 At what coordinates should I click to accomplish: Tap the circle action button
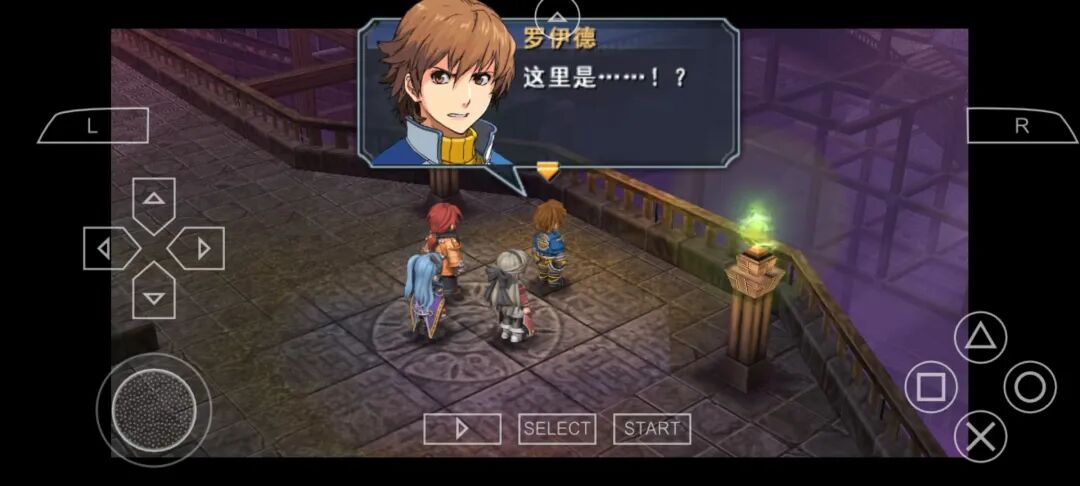click(x=1029, y=387)
